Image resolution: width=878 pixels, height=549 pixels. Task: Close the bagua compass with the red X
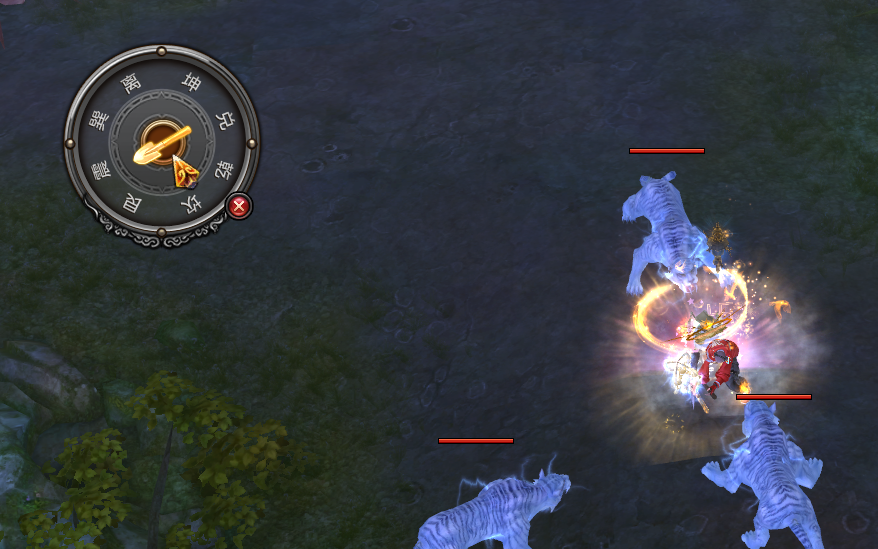[x=239, y=206]
